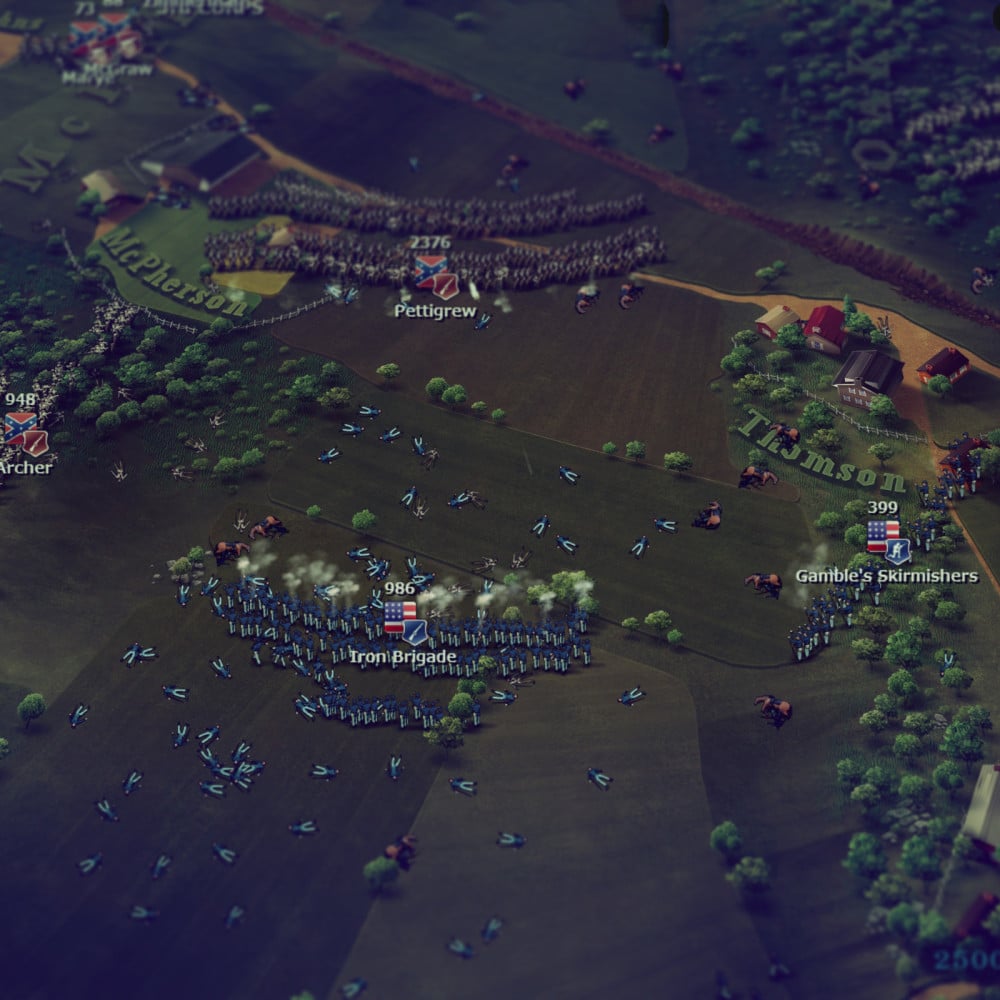This screenshot has height=1000, width=1000.
Task: Select the Iron Brigade unit marker
Action: tap(405, 622)
